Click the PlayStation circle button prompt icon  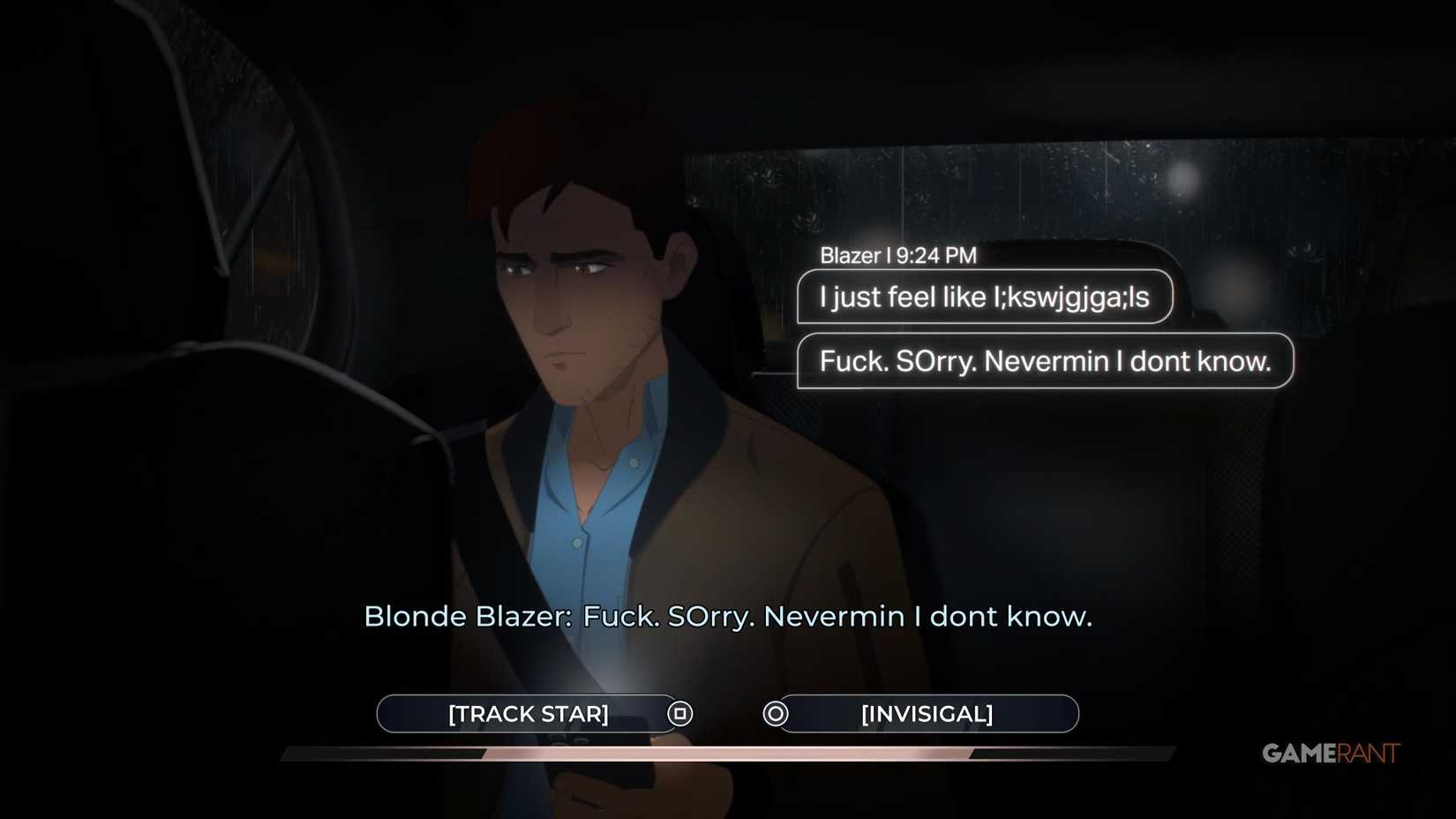[774, 713]
